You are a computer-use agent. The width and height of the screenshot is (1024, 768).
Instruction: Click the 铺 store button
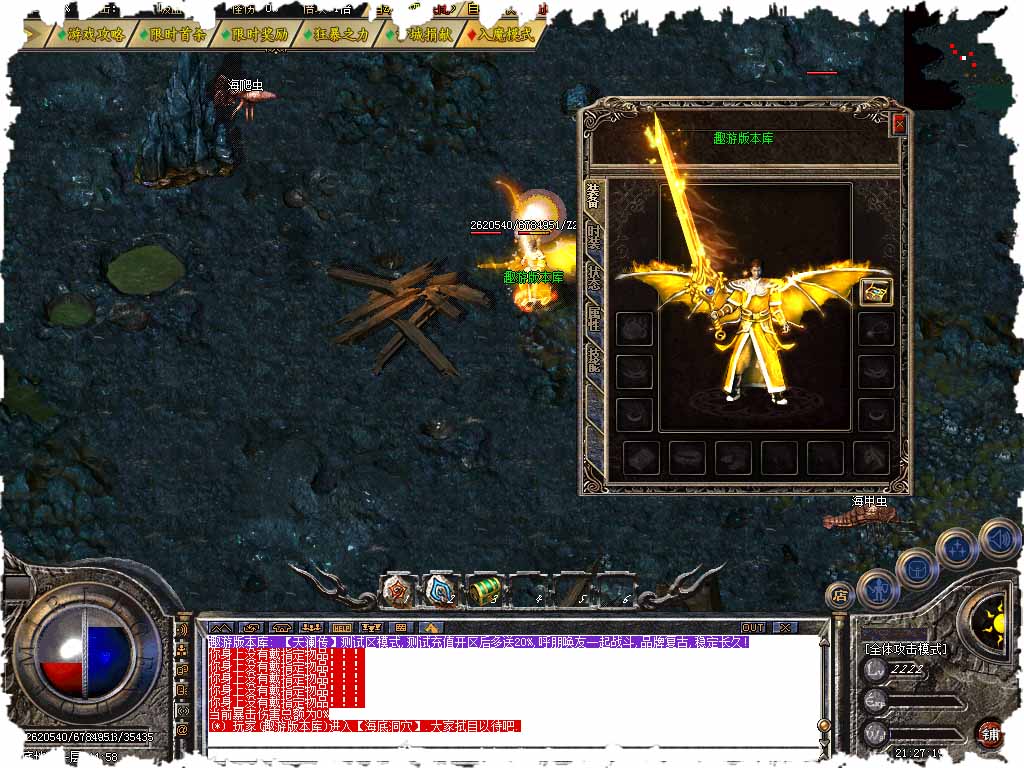[990, 734]
